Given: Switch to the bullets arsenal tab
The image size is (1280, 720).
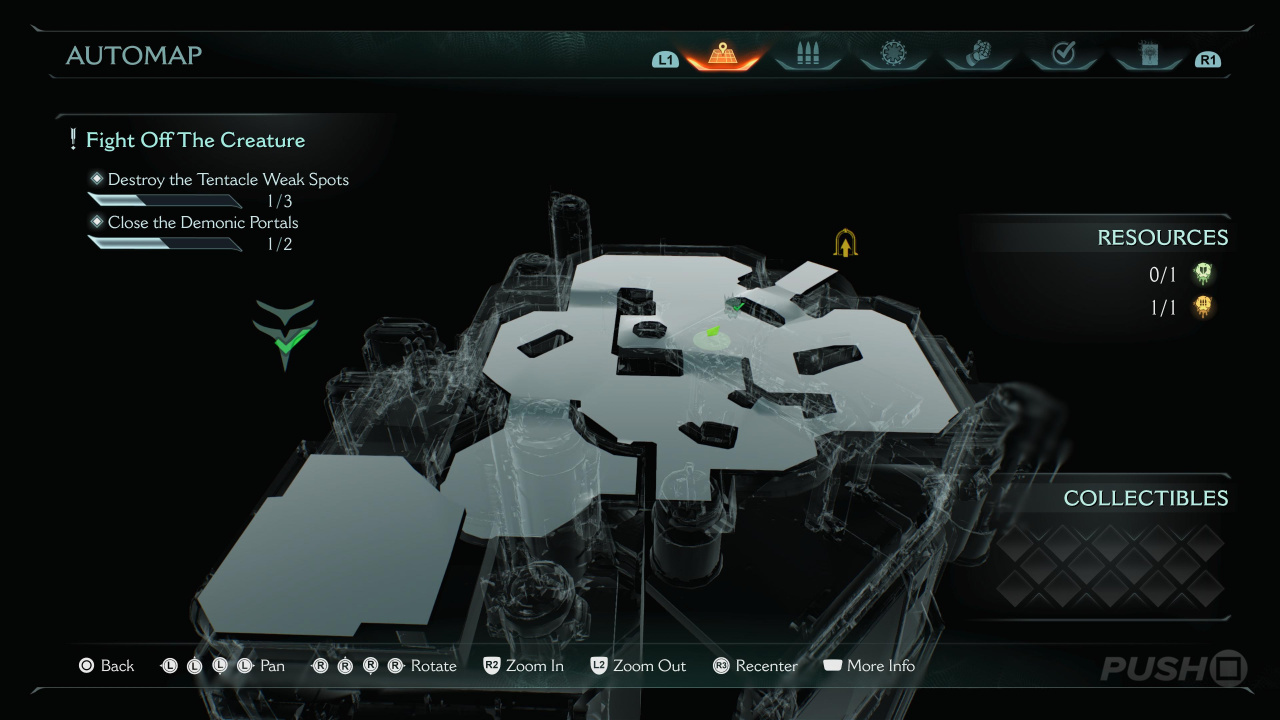Looking at the screenshot, I should [x=807, y=55].
